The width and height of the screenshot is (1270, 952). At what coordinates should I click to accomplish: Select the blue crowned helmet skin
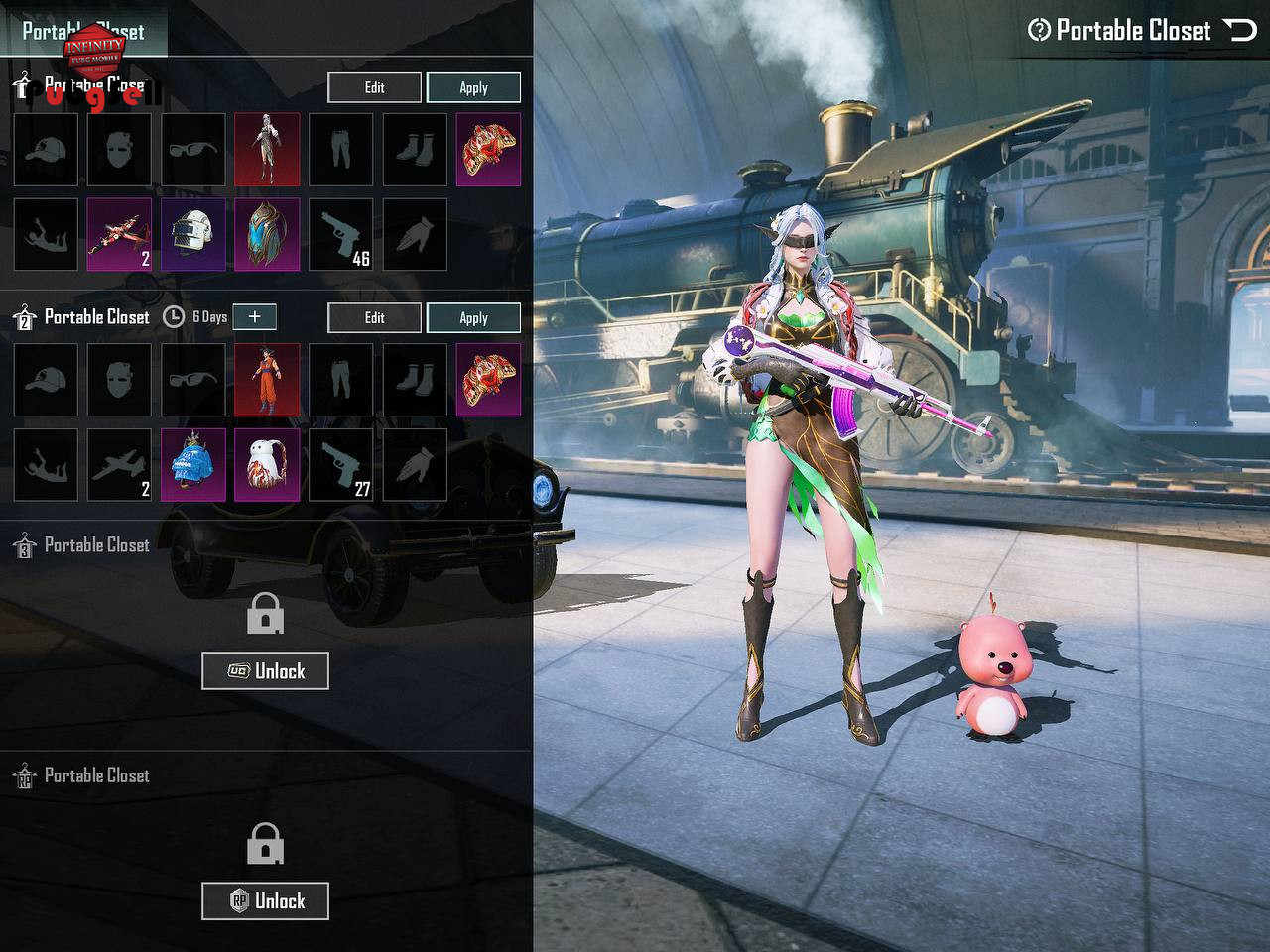click(x=193, y=464)
